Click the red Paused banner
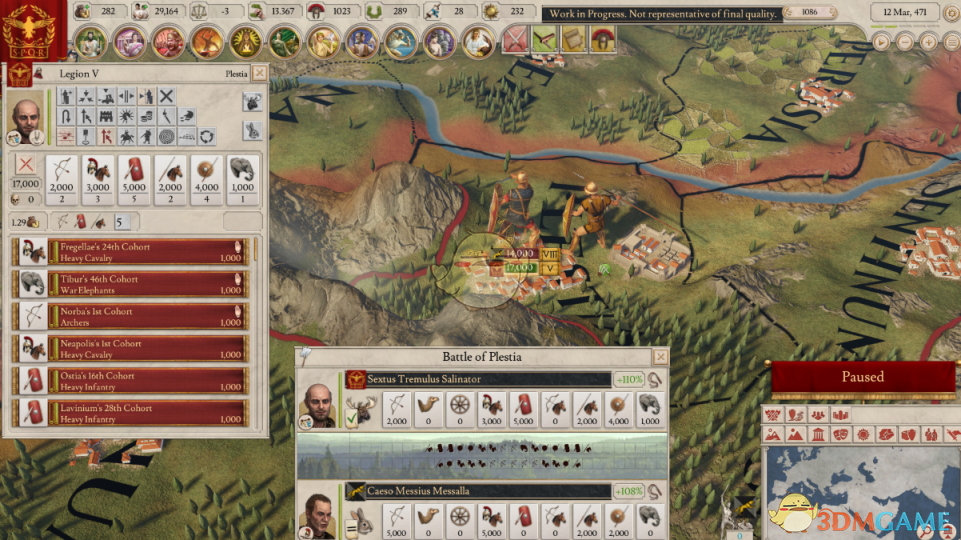Screen dimensions: 961x540 point(862,377)
